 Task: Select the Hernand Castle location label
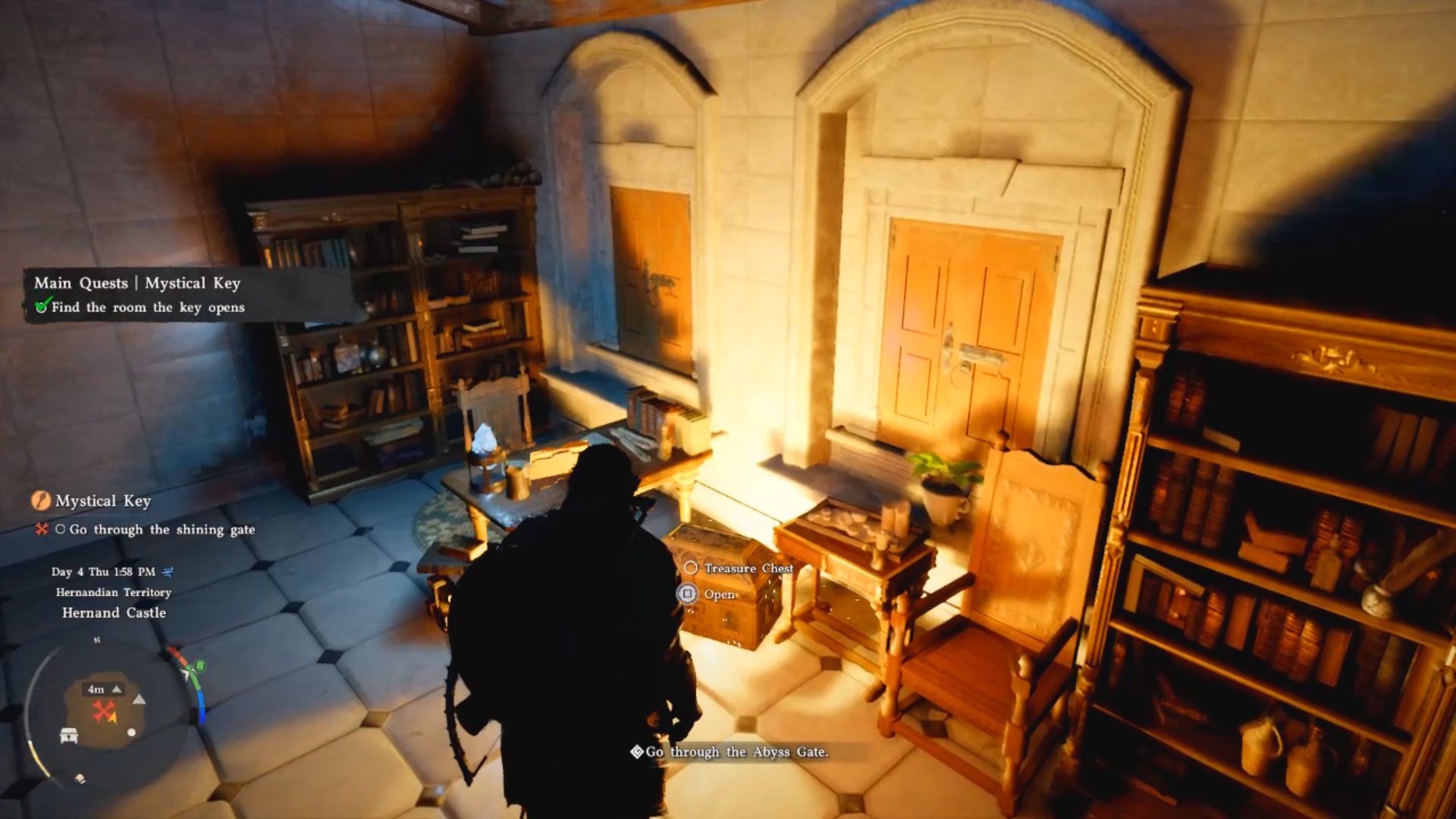click(114, 613)
